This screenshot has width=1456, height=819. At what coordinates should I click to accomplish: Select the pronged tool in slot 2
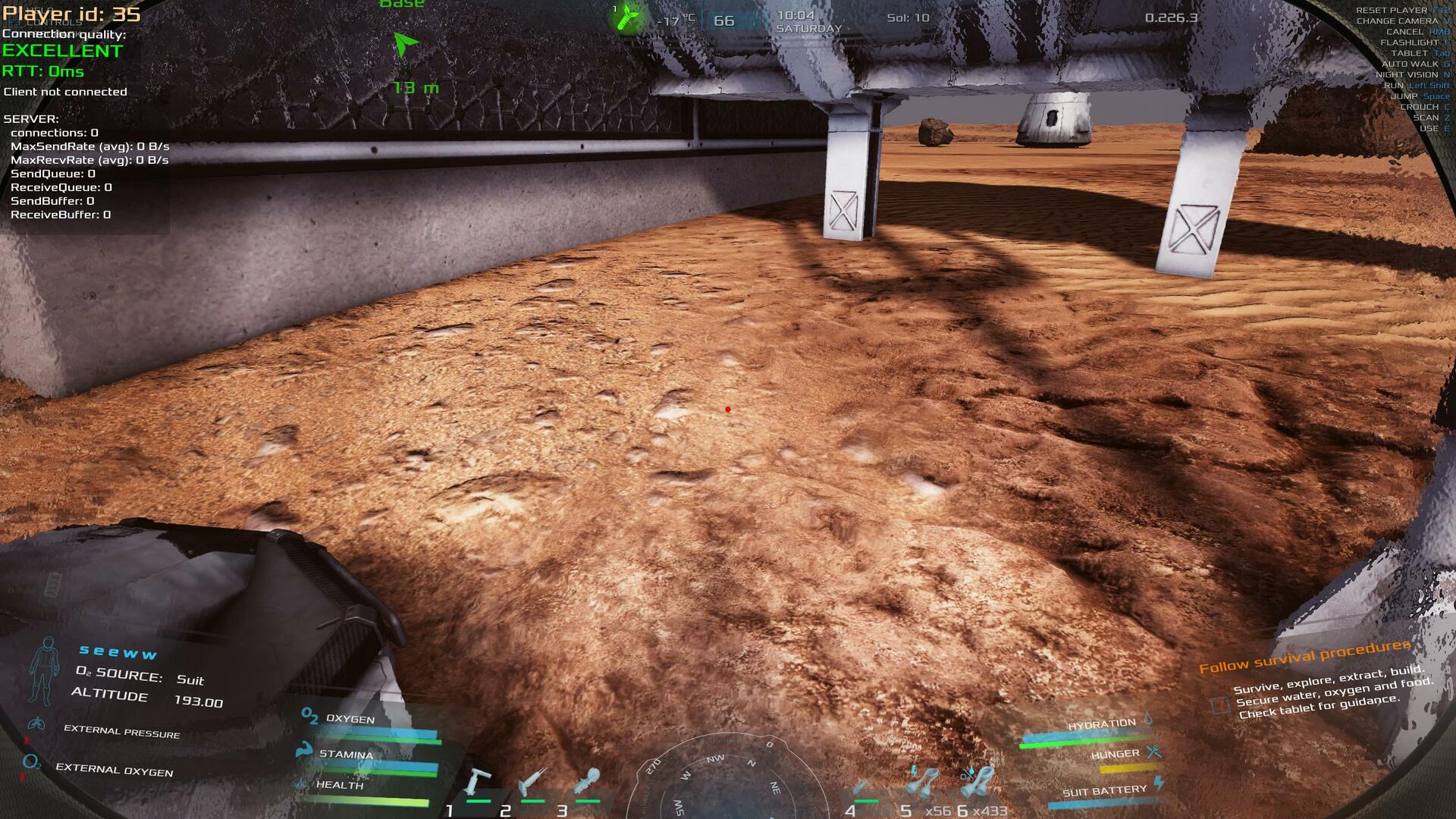coord(532,781)
